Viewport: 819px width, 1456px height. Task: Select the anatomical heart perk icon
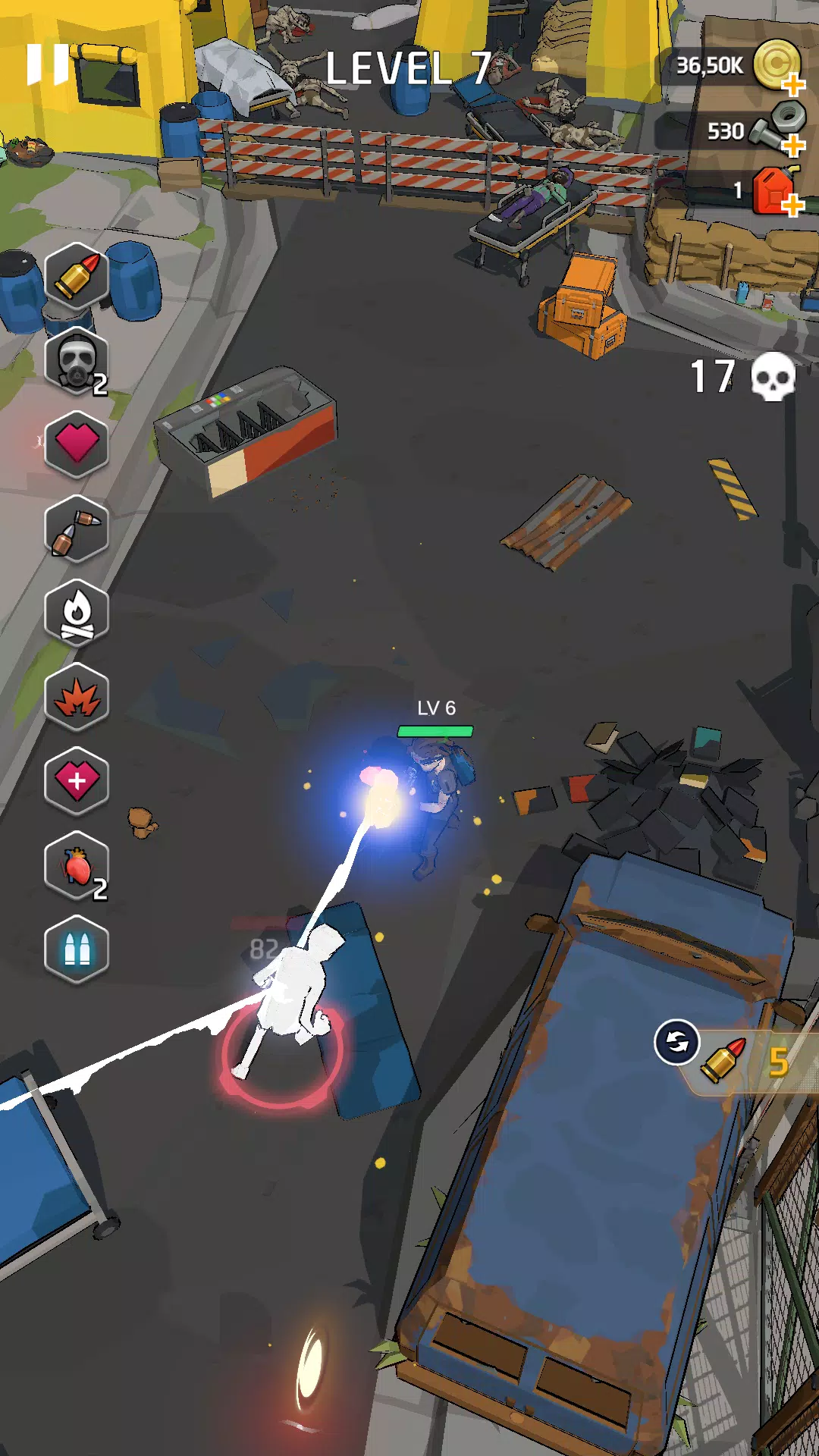(x=77, y=865)
